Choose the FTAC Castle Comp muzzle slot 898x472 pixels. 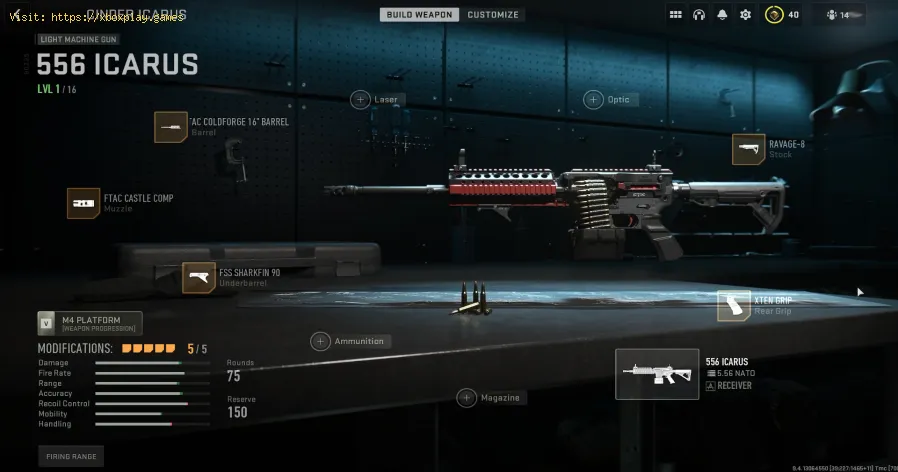pos(84,203)
